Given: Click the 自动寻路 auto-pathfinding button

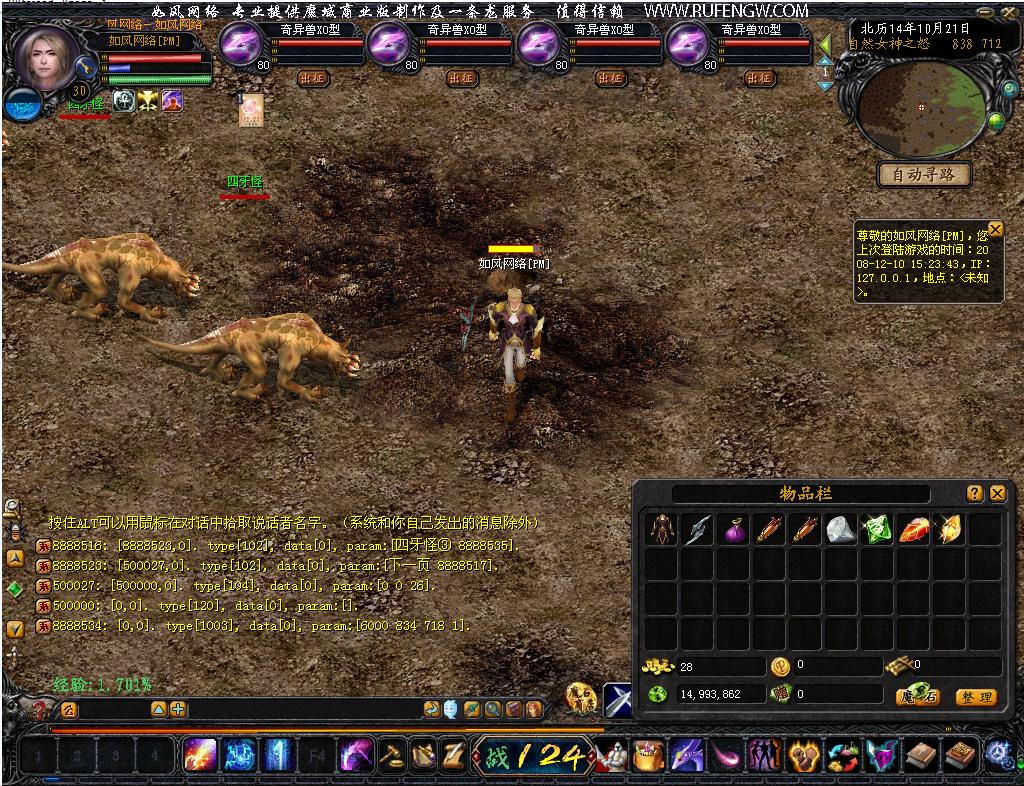Looking at the screenshot, I should point(924,175).
